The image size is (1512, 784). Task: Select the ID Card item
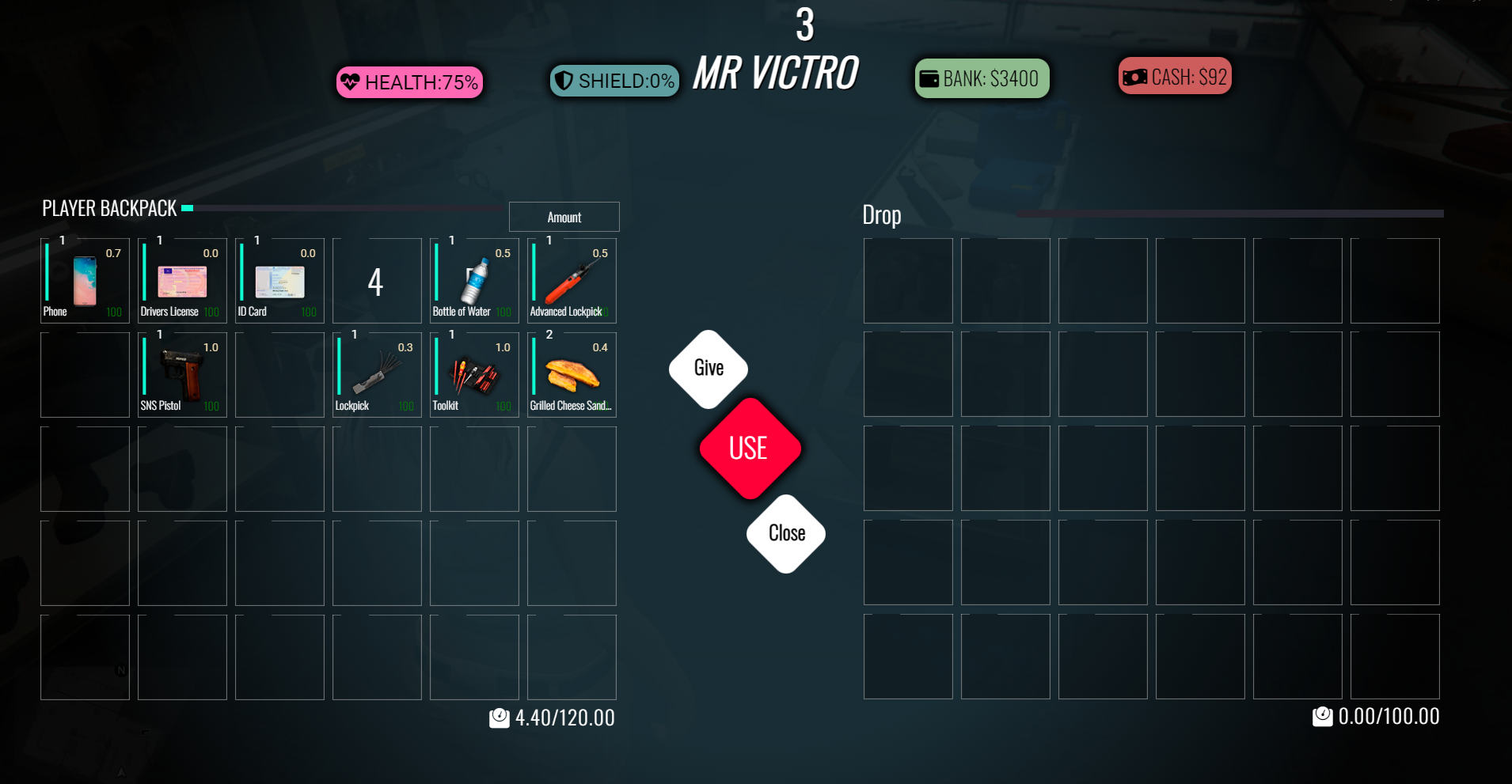(x=279, y=281)
